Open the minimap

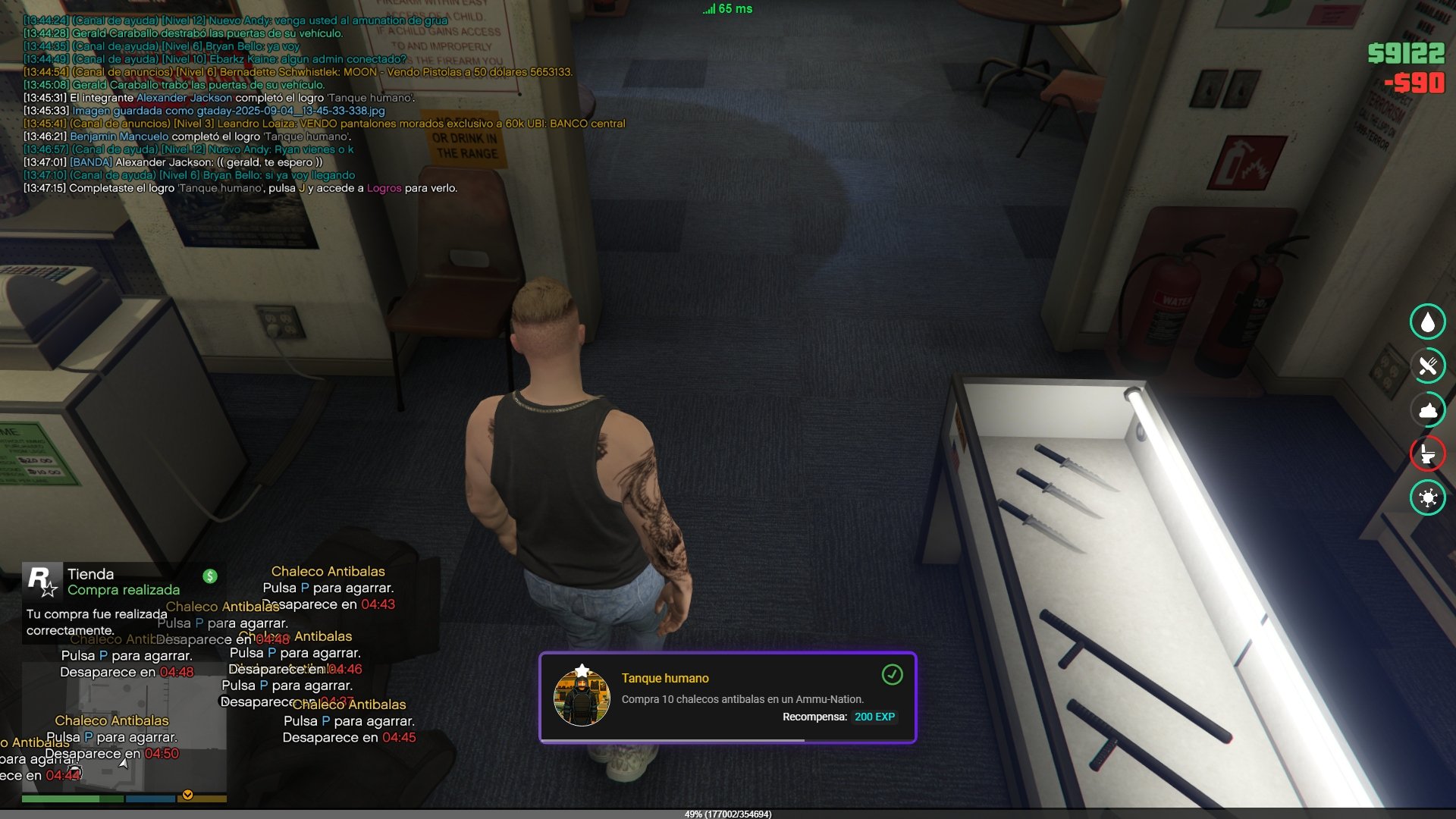124,728
